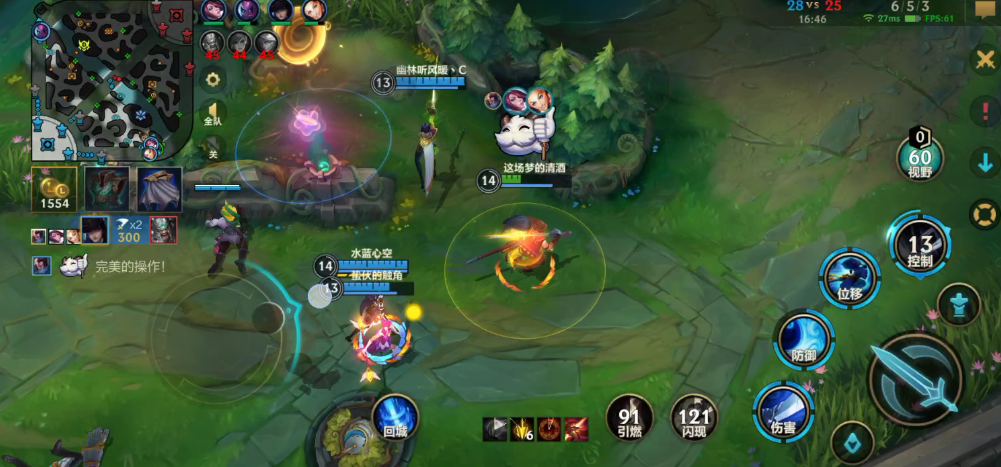Open the shop via the 1554 gold button

click(x=53, y=188)
